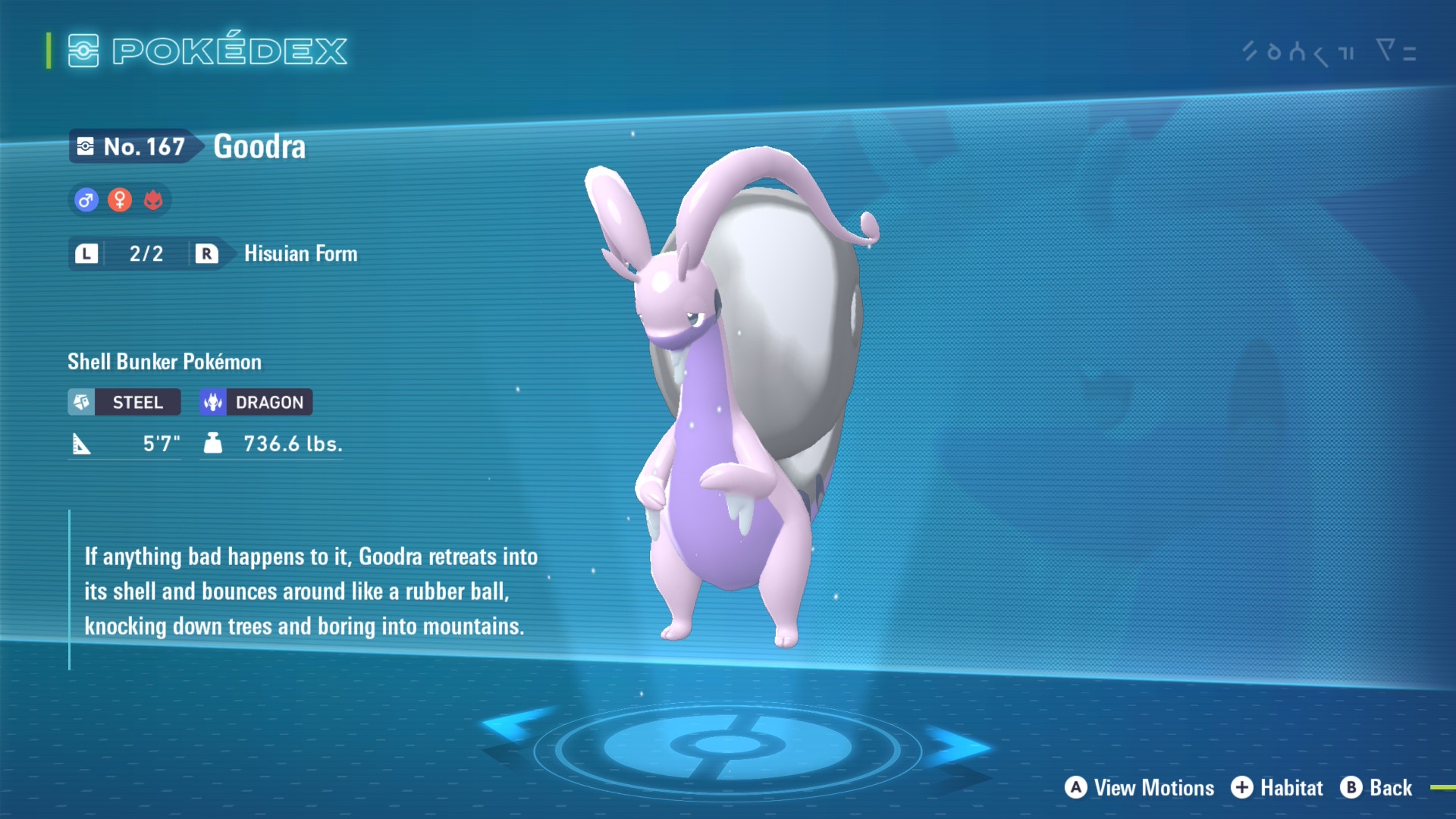The height and width of the screenshot is (819, 1456).
Task: Click the Dragon type badge
Action: [x=256, y=402]
